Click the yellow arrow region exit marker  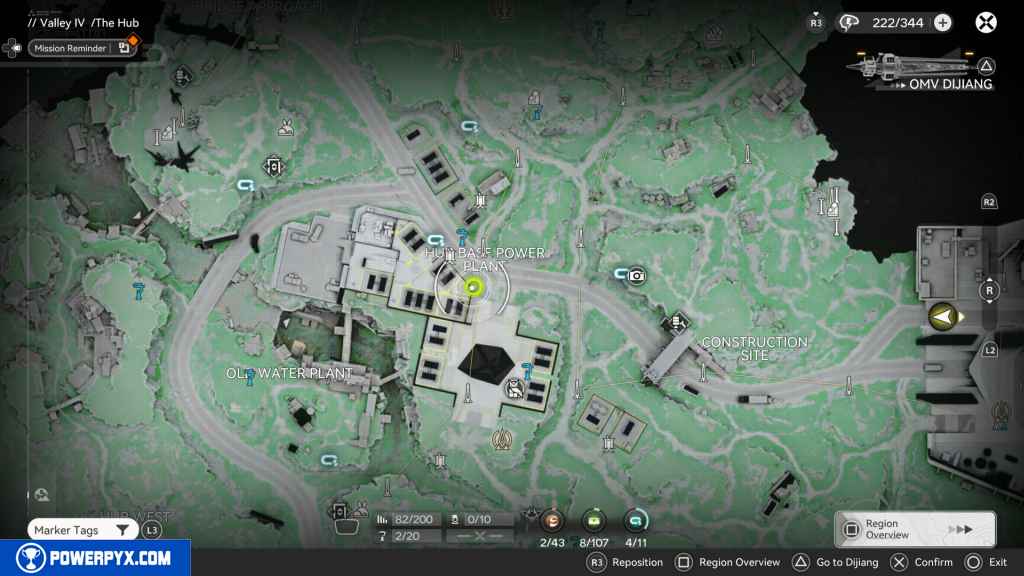[941, 317]
